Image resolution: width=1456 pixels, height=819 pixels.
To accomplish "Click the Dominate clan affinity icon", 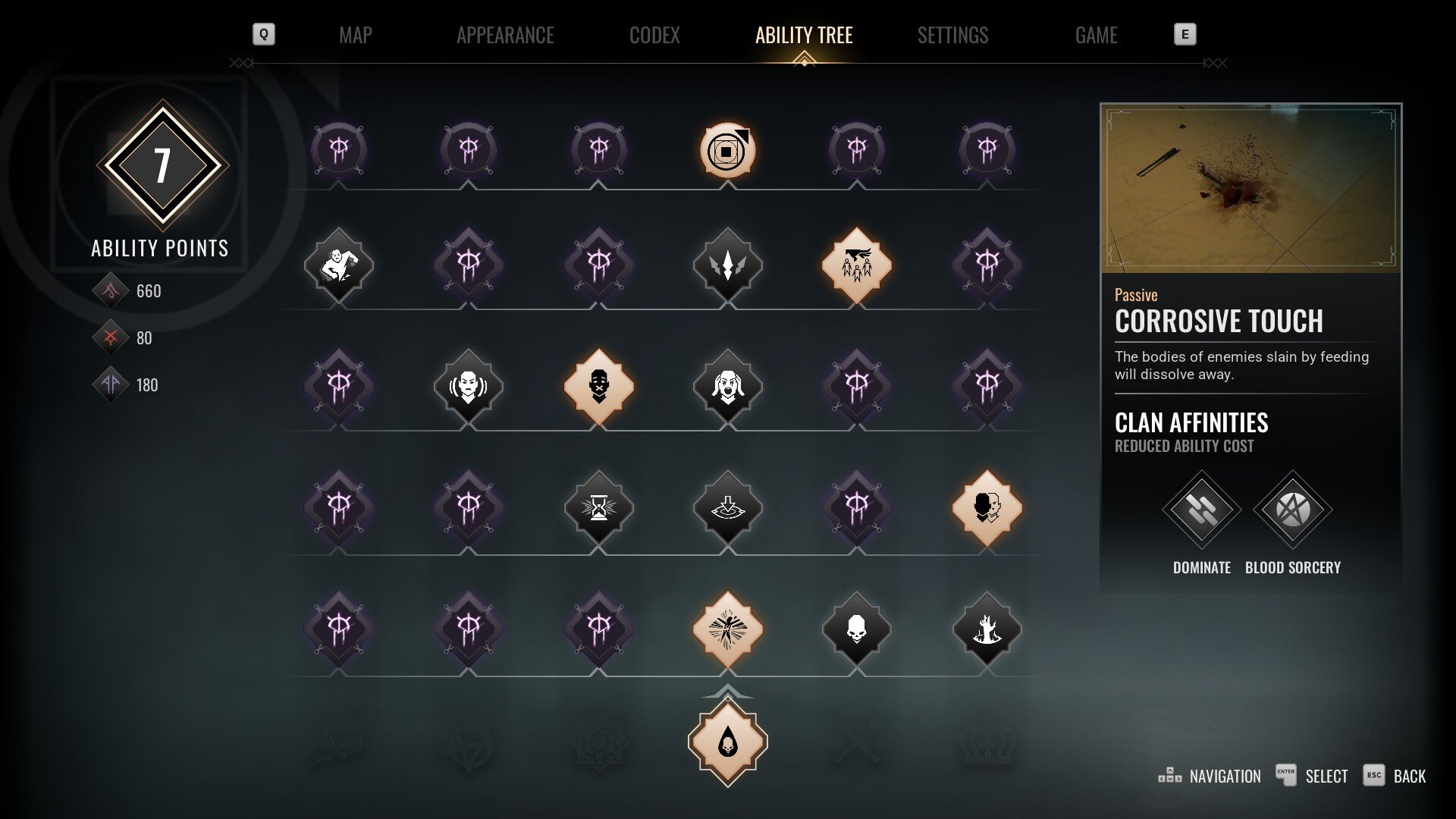I will coord(1201,510).
